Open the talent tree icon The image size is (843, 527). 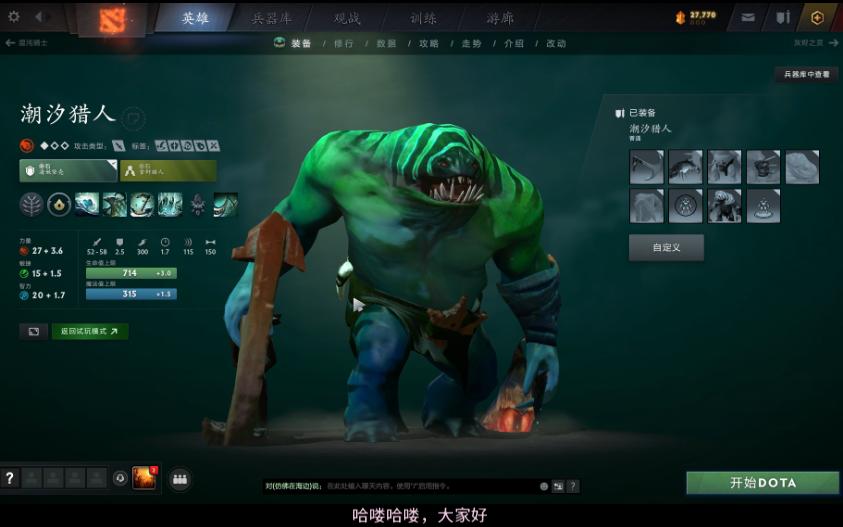[32, 204]
